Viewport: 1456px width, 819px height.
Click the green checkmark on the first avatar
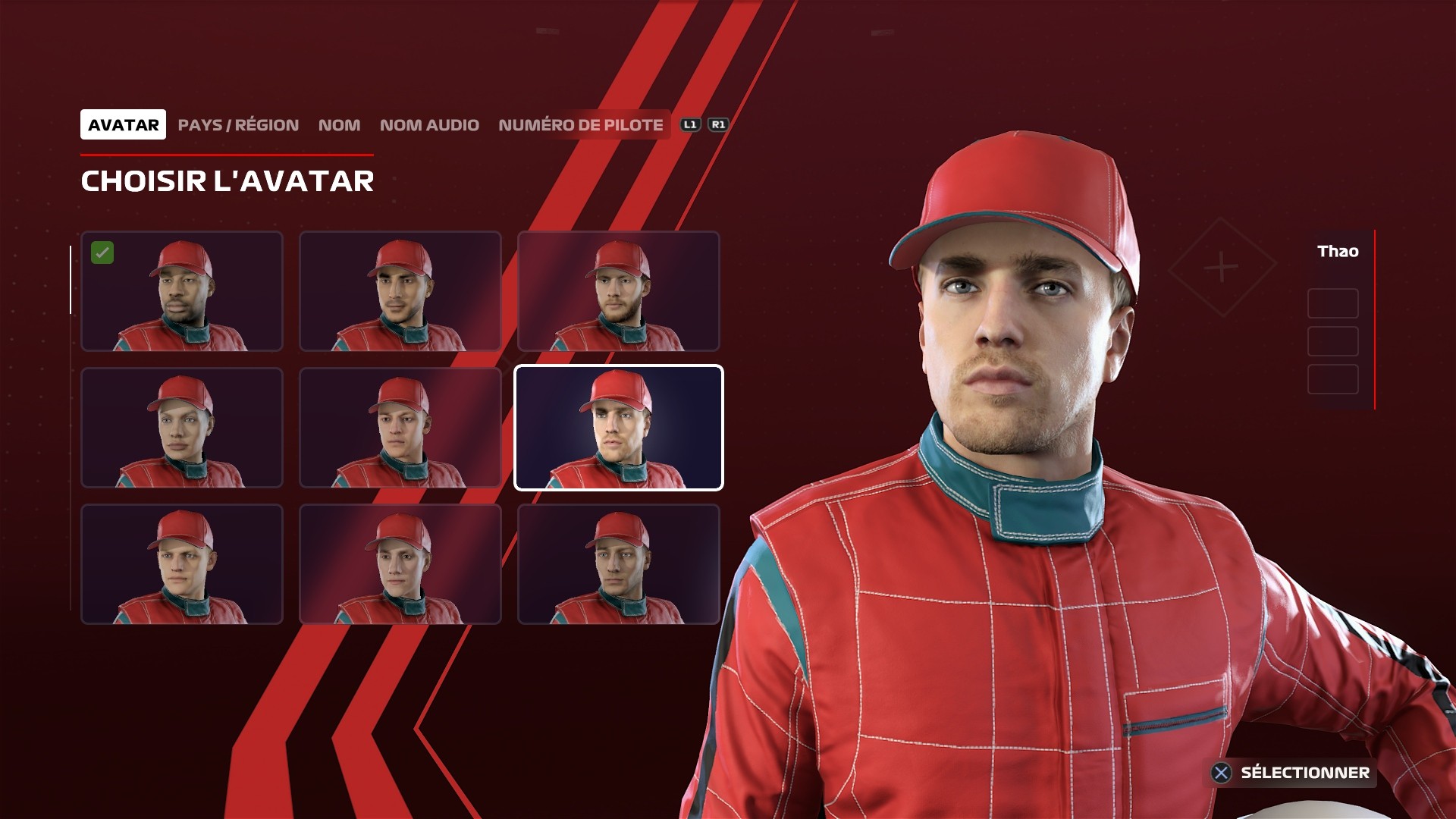click(x=104, y=252)
